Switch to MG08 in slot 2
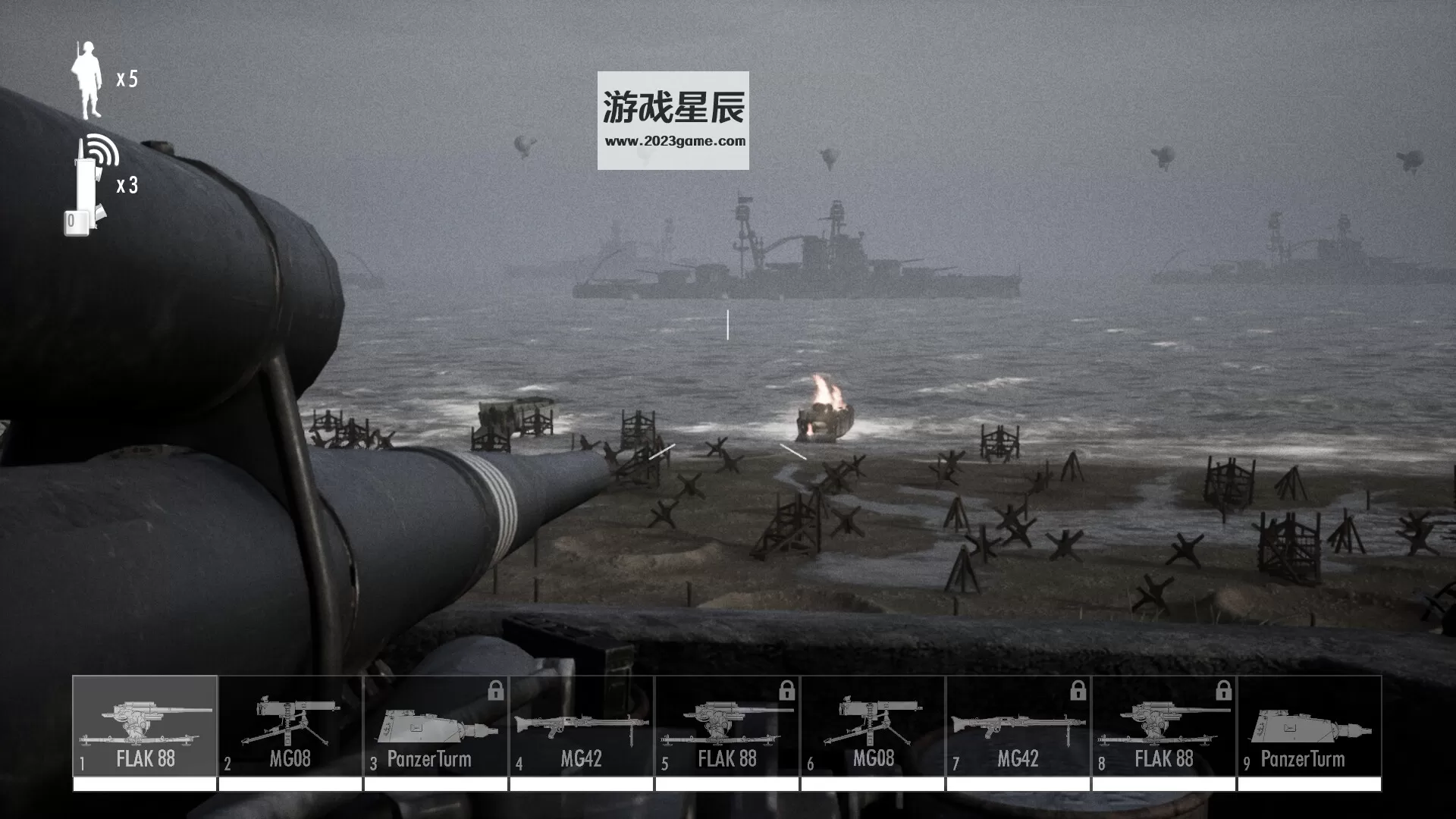The height and width of the screenshot is (819, 1456). (x=290, y=726)
